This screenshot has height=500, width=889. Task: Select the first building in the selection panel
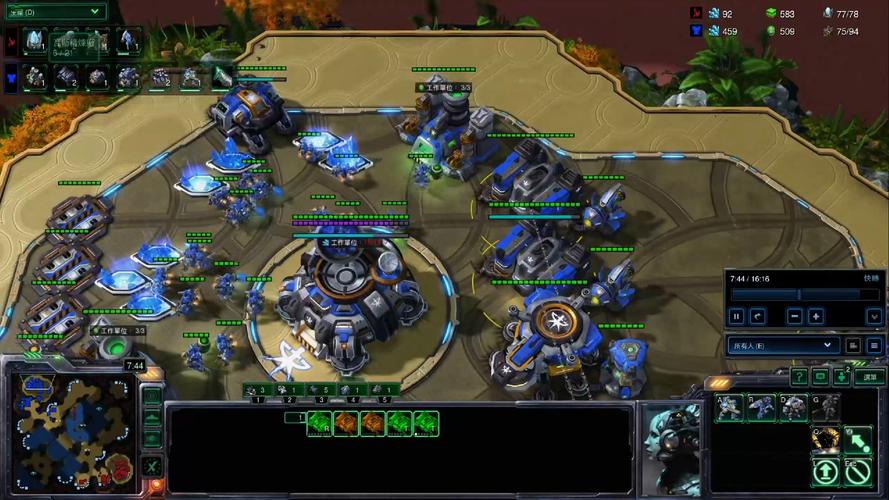point(319,422)
